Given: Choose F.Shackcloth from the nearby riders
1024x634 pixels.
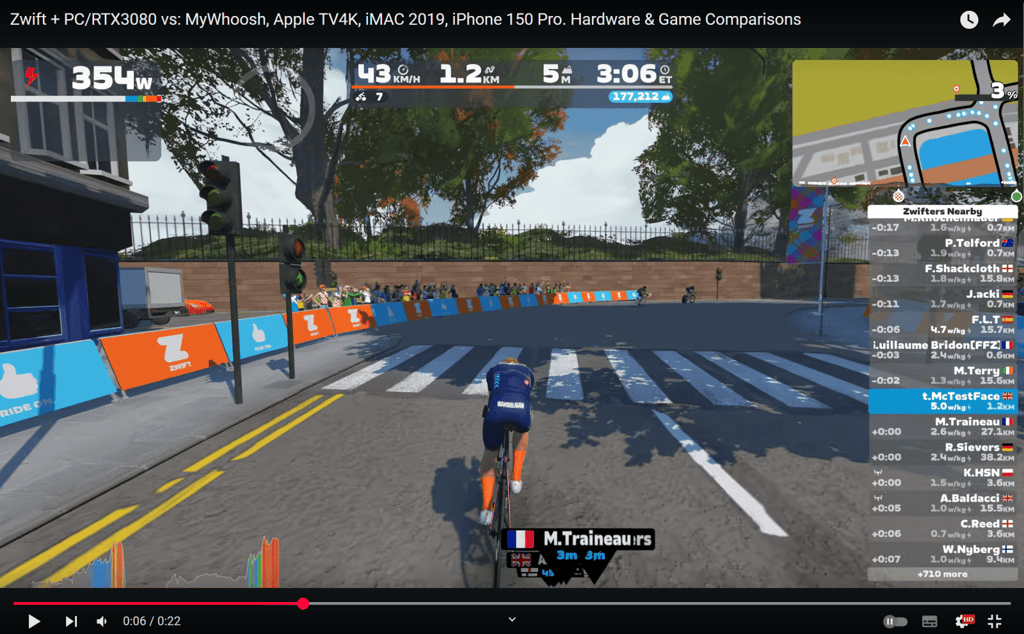Looking at the screenshot, I should [x=942, y=273].
